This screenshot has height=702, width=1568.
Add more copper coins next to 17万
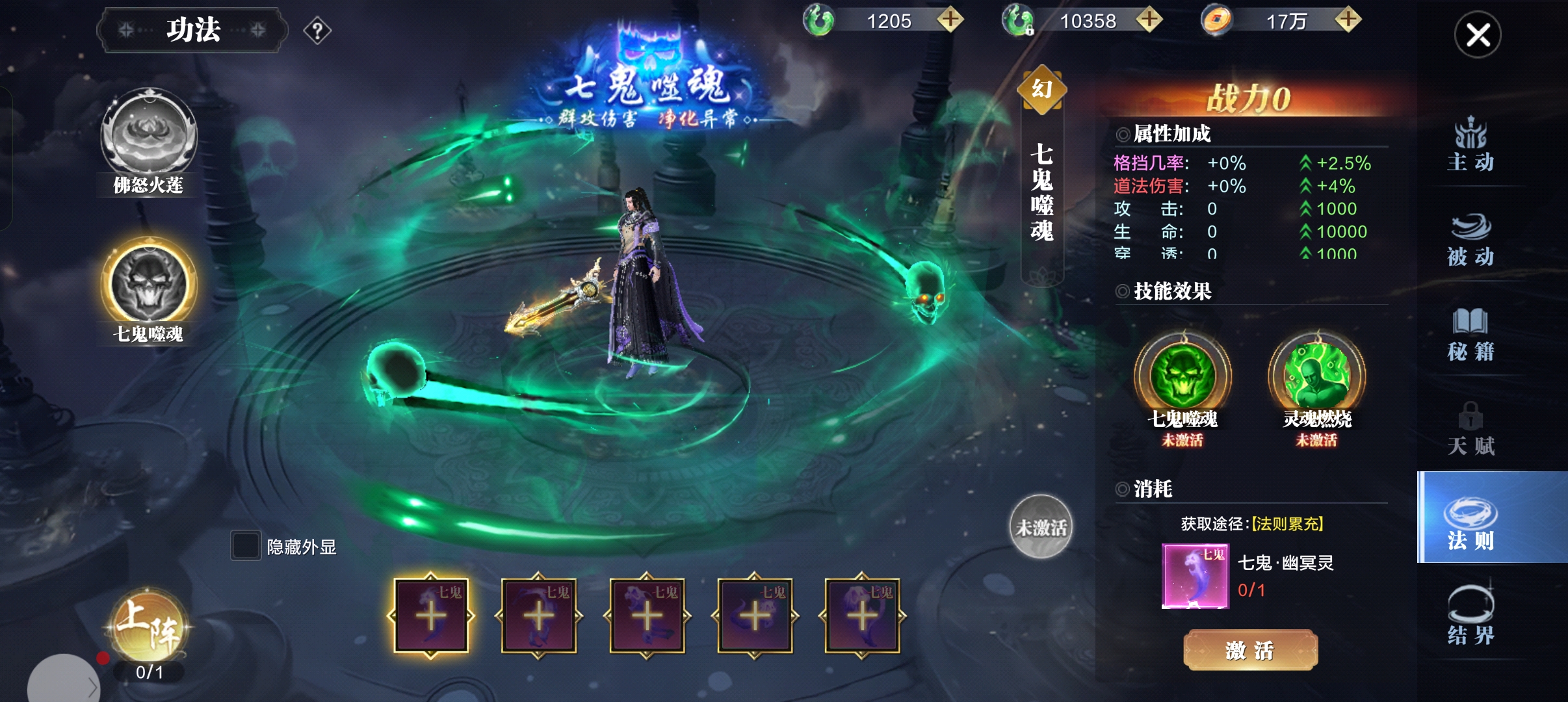pos(1348,19)
